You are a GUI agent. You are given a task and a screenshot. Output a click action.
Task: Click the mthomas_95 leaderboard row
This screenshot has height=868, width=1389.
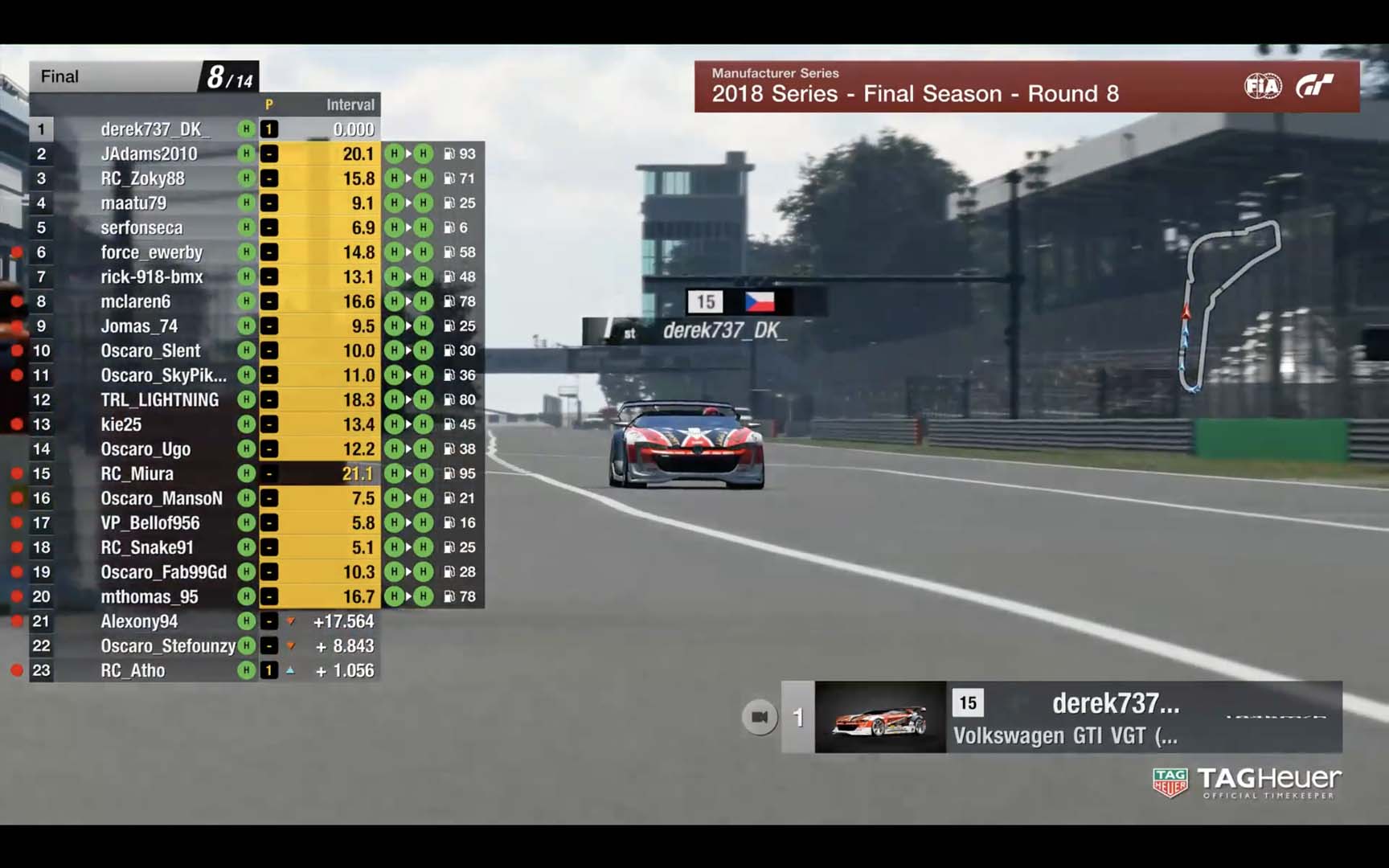[x=149, y=597]
